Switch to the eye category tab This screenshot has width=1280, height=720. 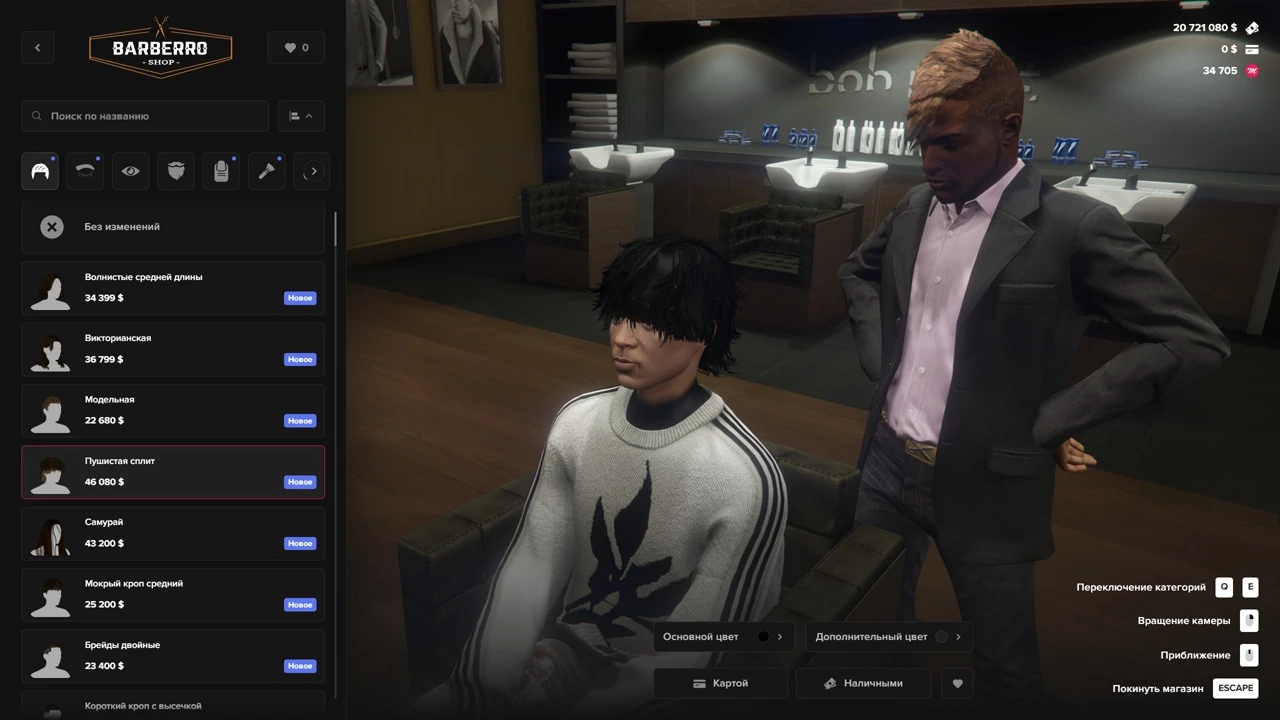click(x=131, y=171)
